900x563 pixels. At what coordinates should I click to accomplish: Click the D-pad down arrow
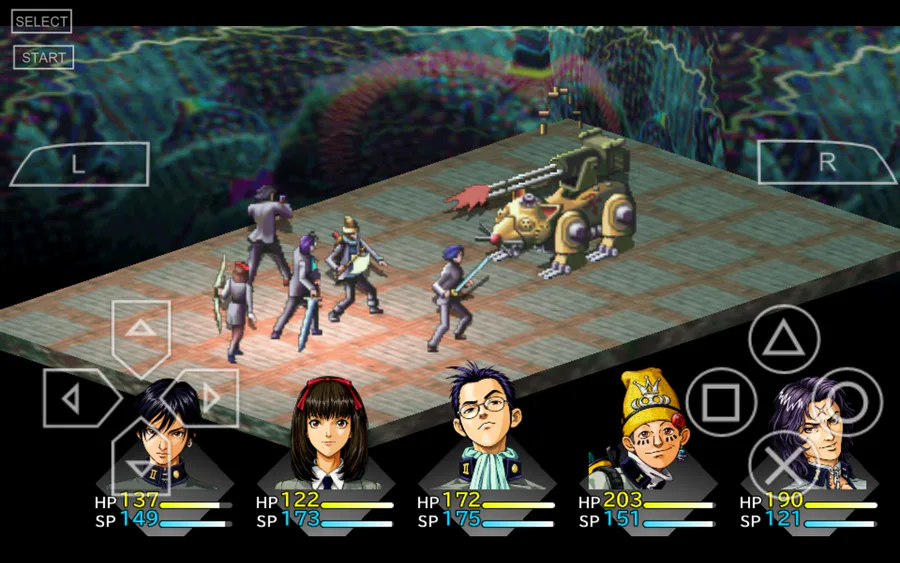141,464
